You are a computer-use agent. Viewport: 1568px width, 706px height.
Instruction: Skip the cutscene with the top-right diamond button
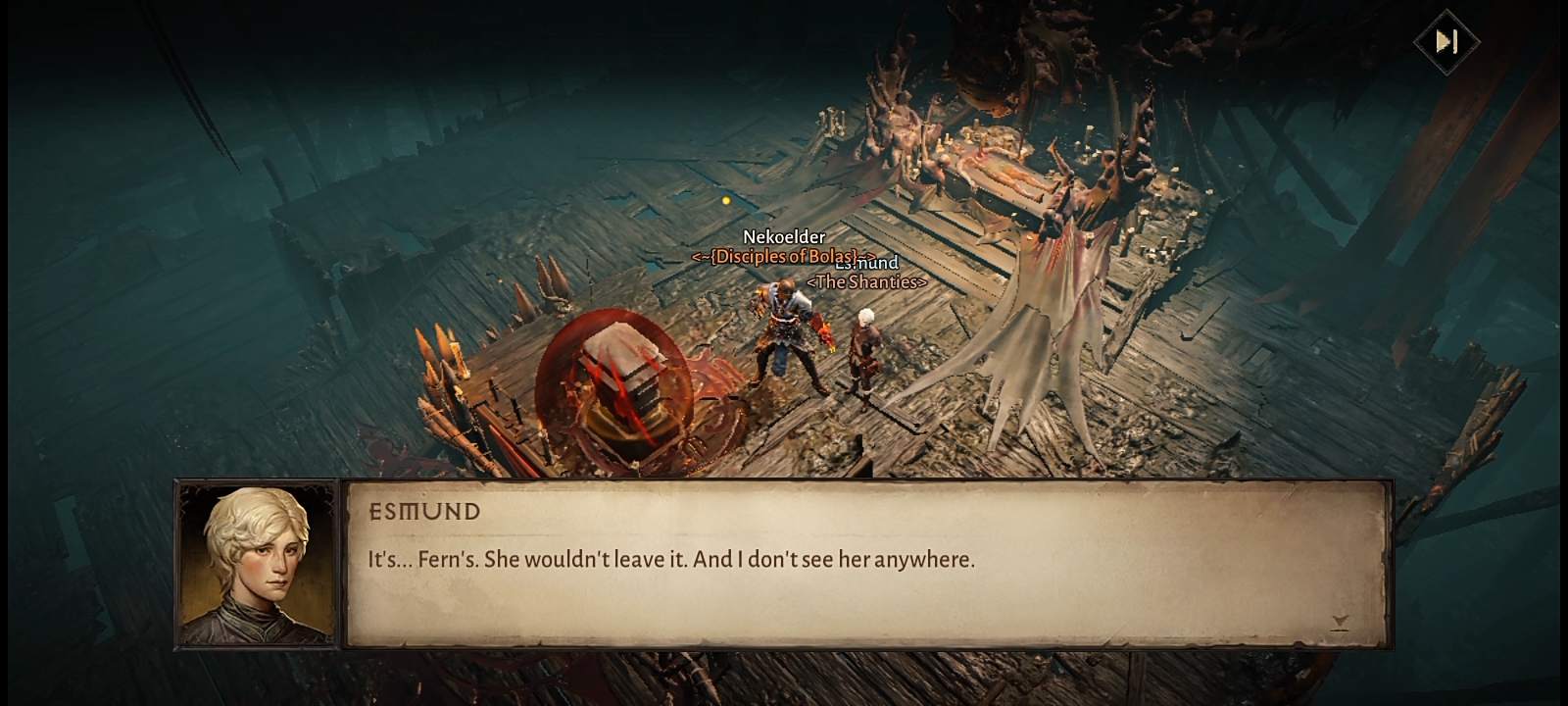pos(1446,41)
